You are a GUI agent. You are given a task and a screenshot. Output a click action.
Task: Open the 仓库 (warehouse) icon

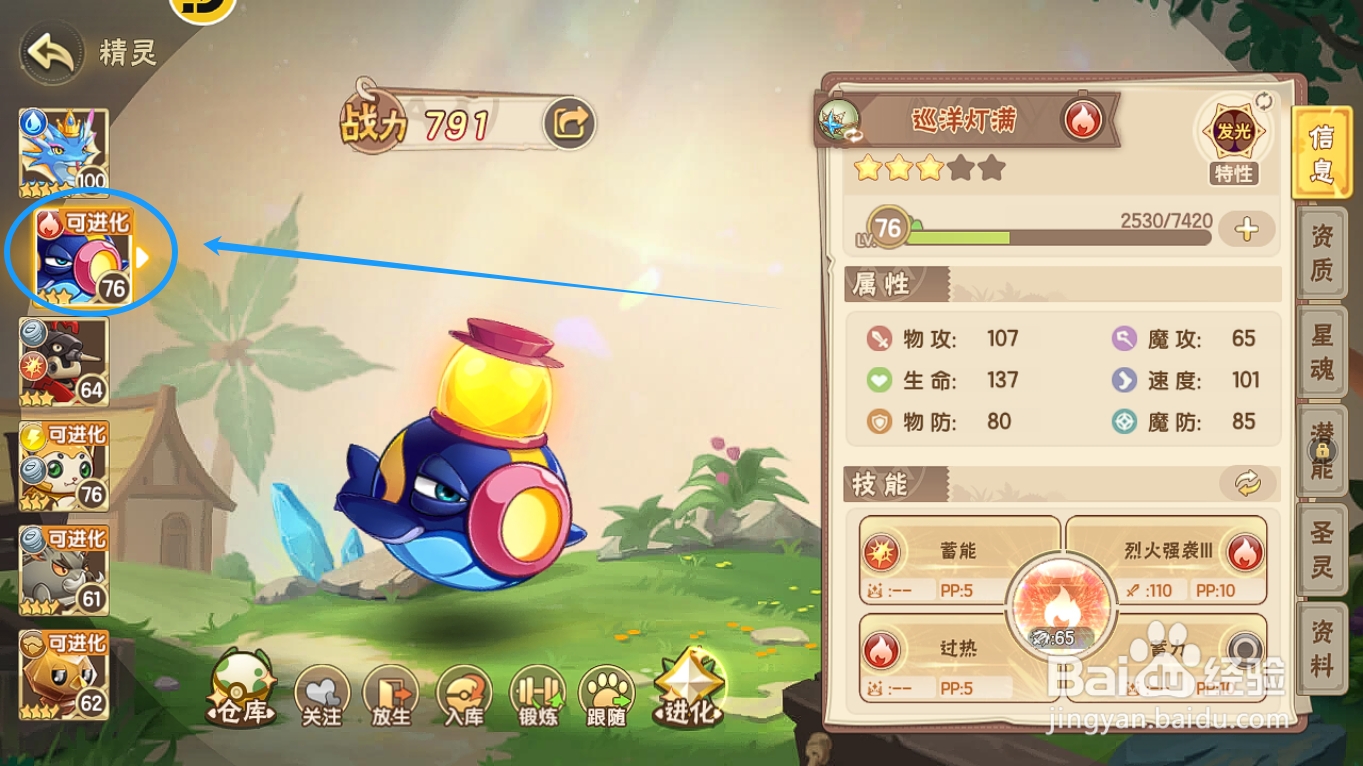click(240, 692)
